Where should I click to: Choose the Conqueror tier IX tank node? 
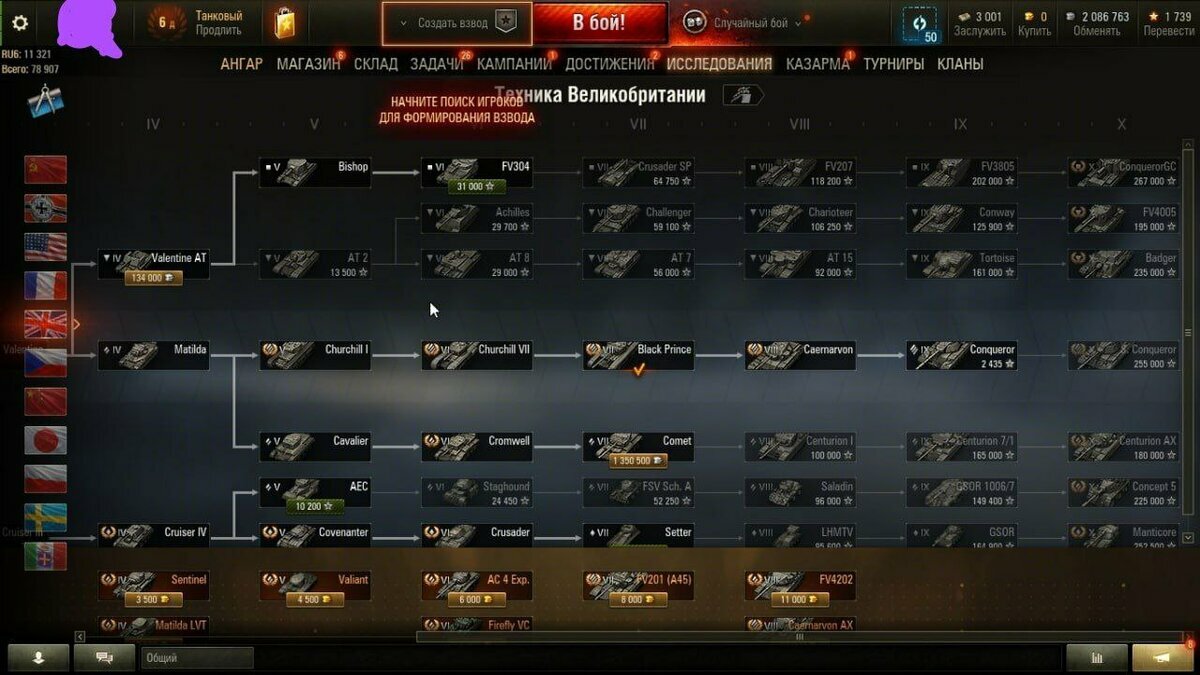(x=962, y=355)
